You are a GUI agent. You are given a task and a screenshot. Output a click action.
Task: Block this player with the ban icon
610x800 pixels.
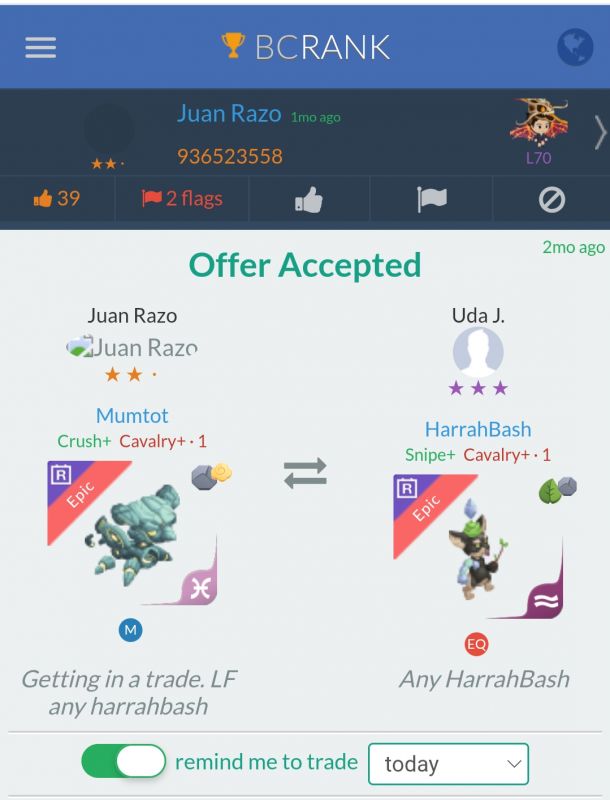click(551, 200)
